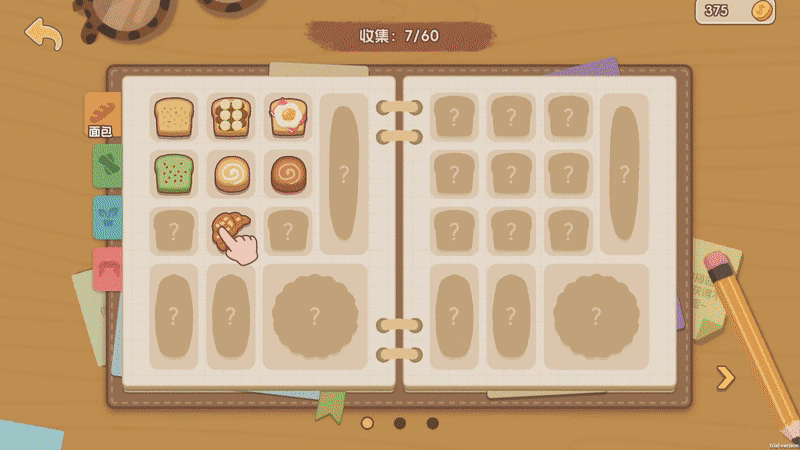Jump to the third page dot

click(x=432, y=423)
